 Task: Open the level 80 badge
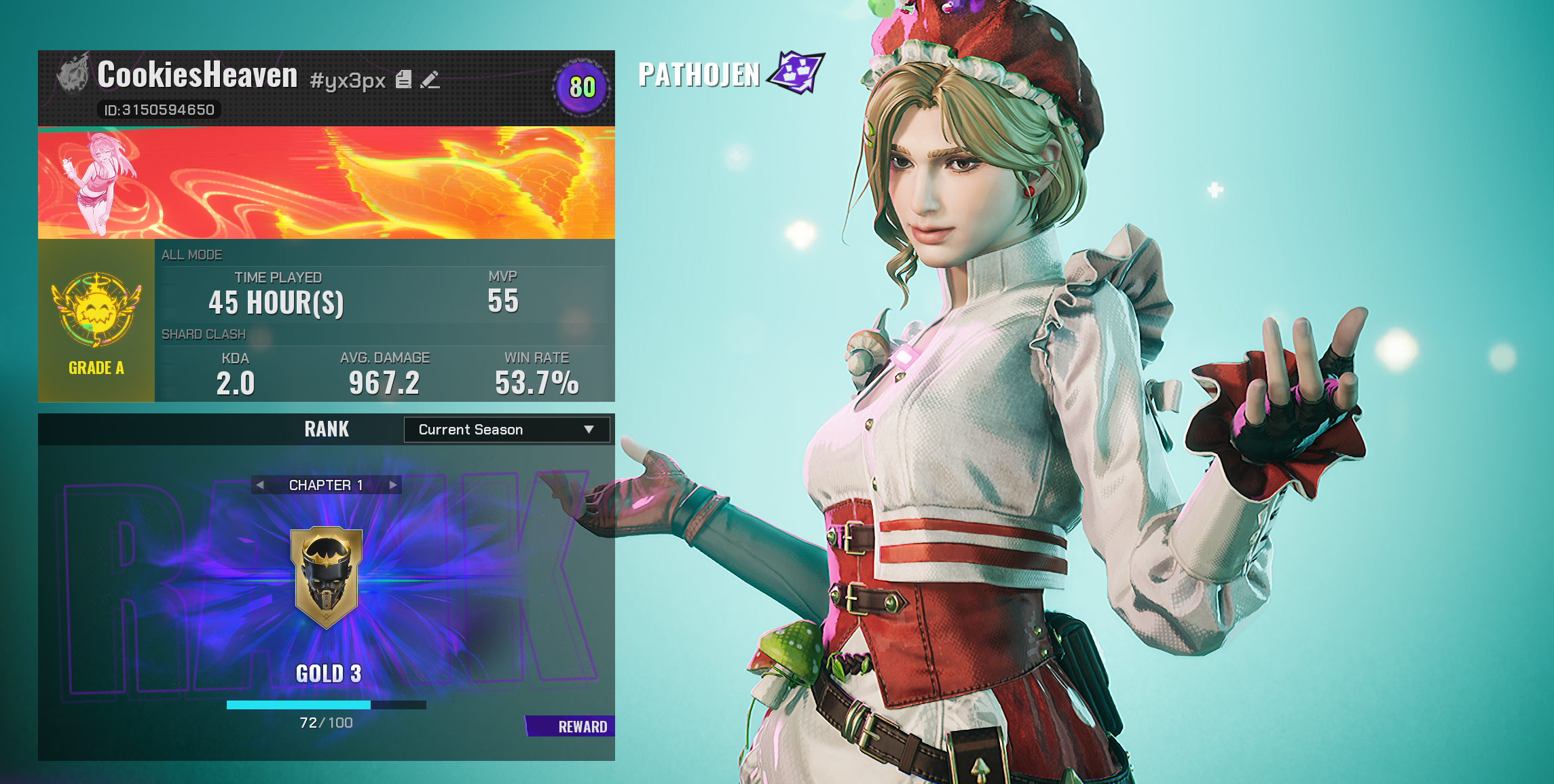coord(582,87)
